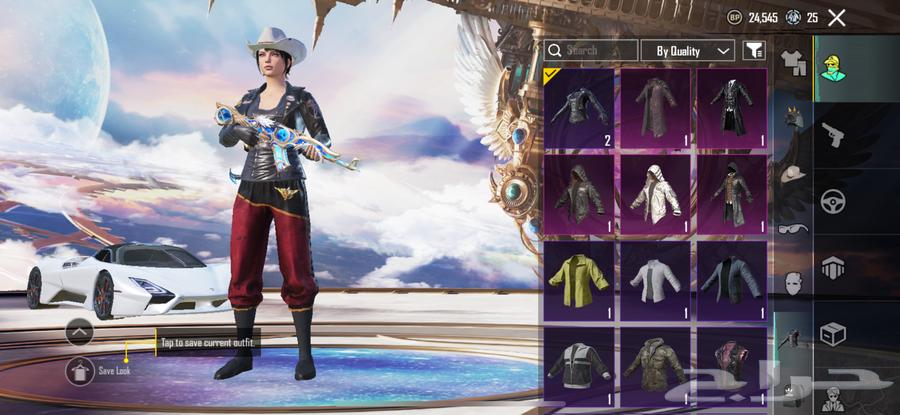The image size is (900, 415).
Task: Close the inventory screen
Action: tap(837, 17)
